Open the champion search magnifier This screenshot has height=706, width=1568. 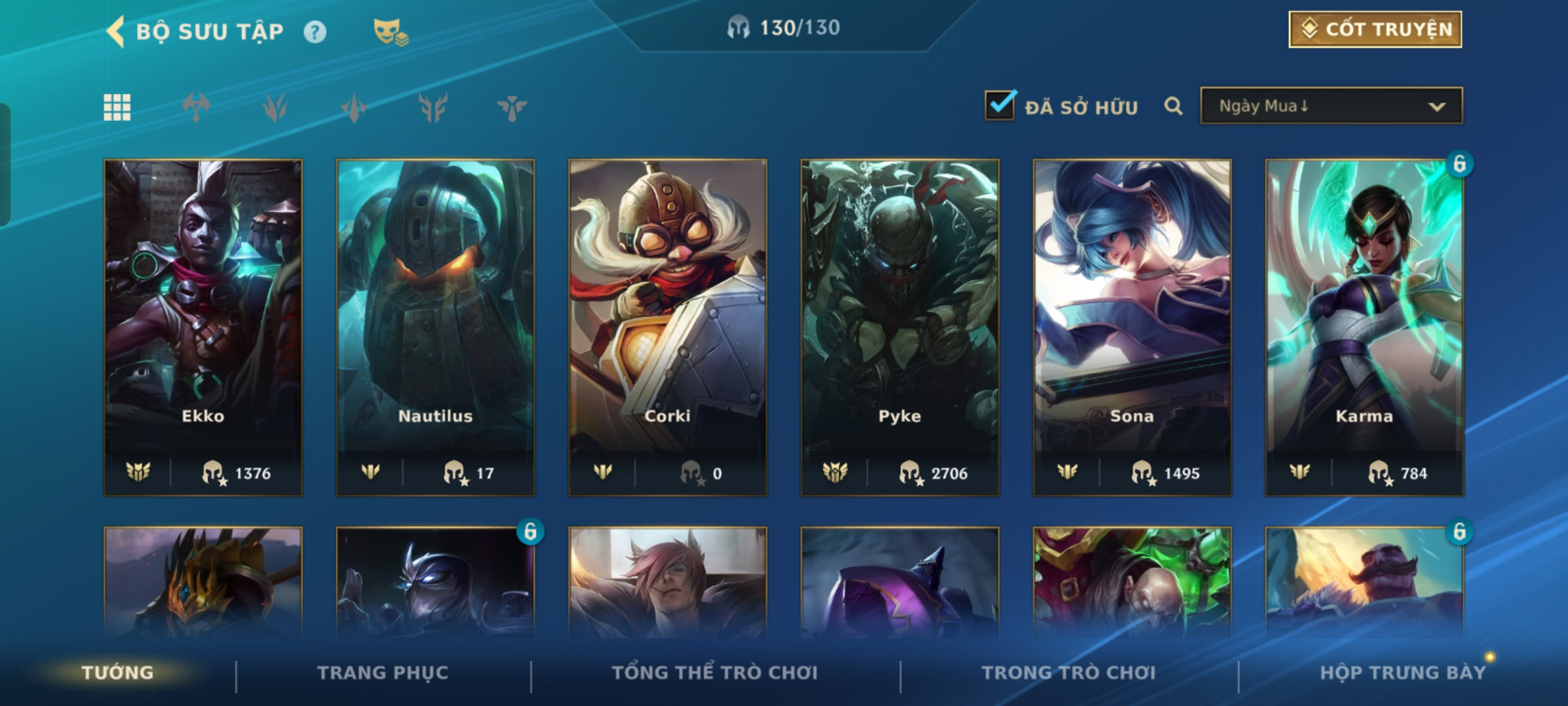[x=1173, y=106]
